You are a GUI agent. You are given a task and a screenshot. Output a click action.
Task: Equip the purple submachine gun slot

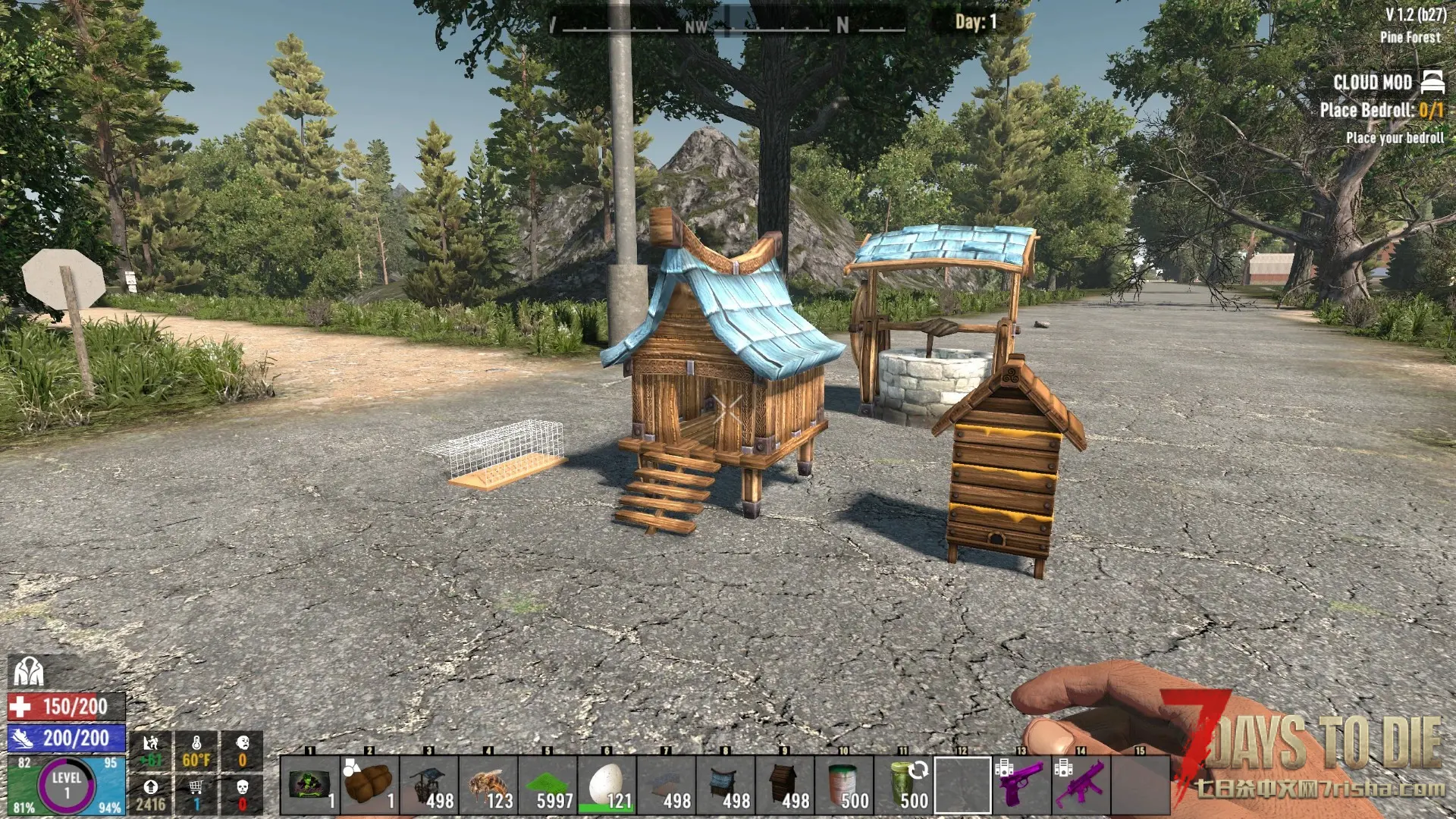coord(1081,786)
